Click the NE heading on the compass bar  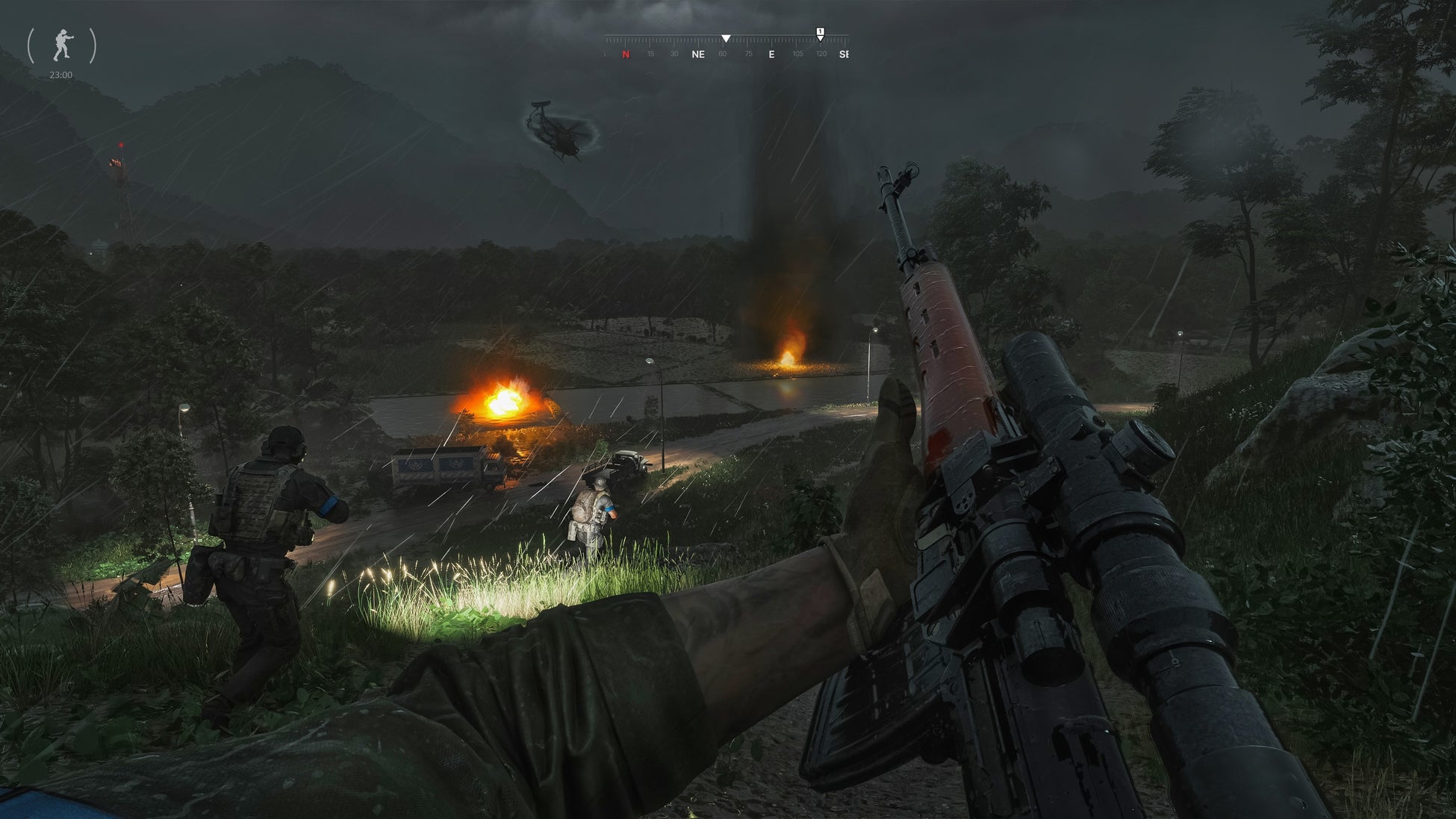pos(698,55)
